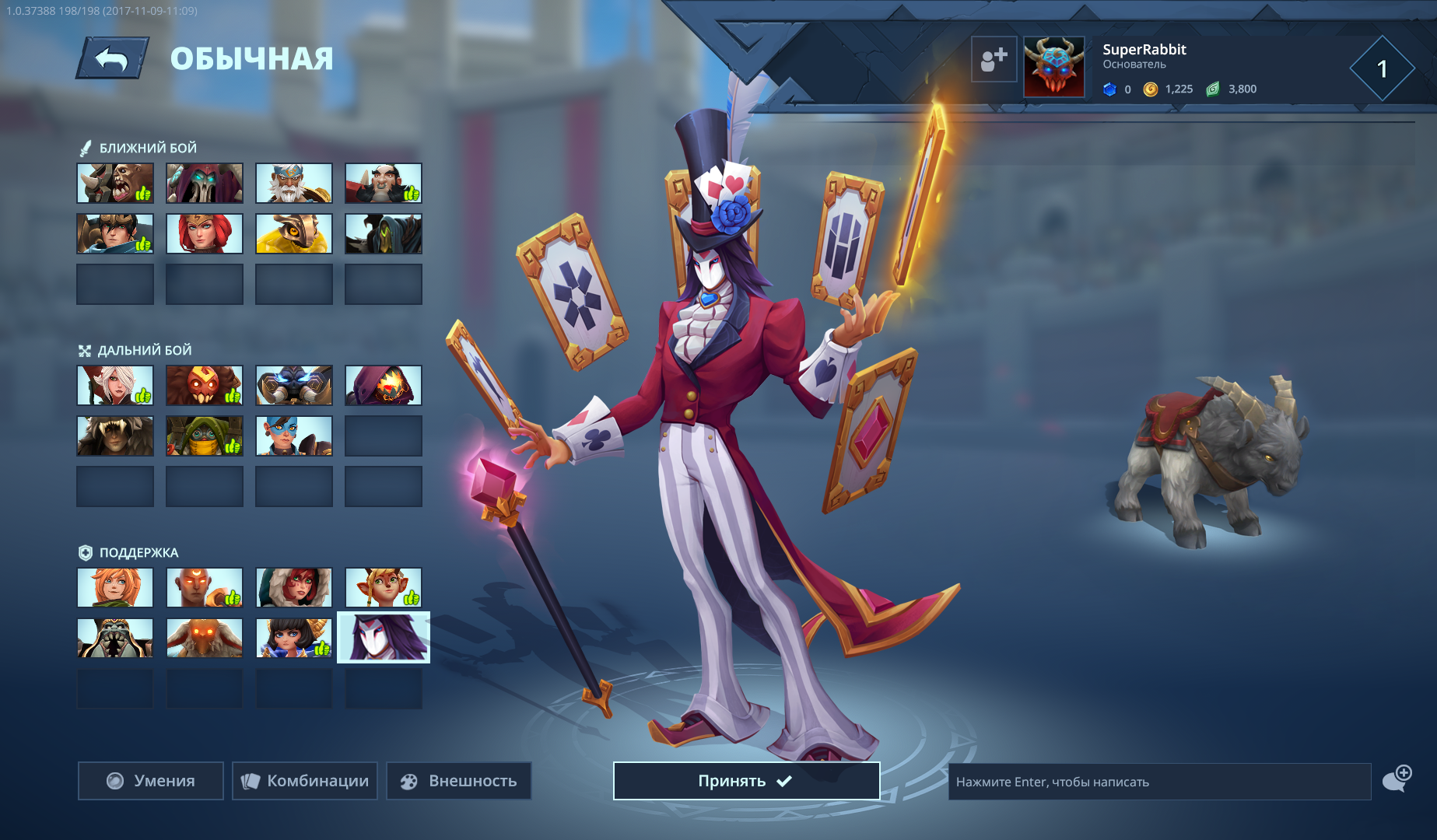
Task: Select the white-masked purple-haired support champion
Action: pyautogui.click(x=384, y=638)
